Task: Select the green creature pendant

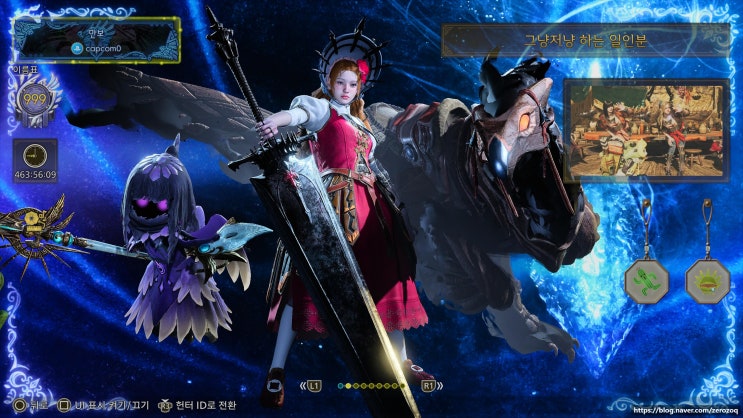Action: 646,281
